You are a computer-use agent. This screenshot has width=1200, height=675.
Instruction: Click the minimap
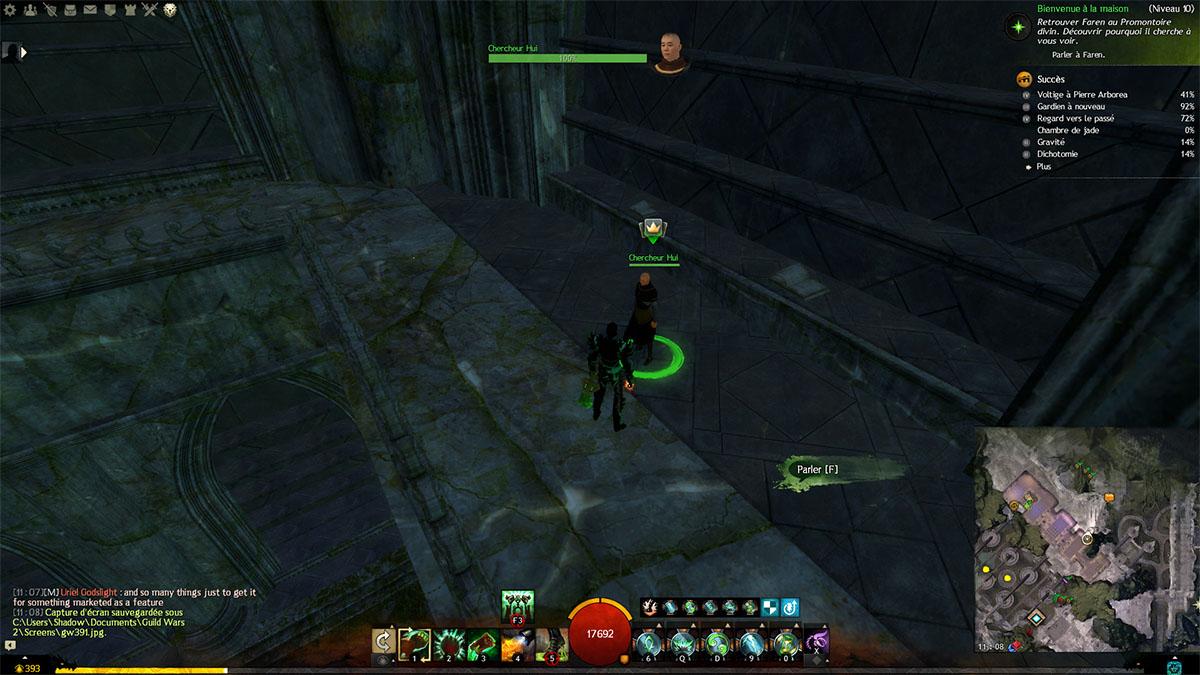[1087, 540]
